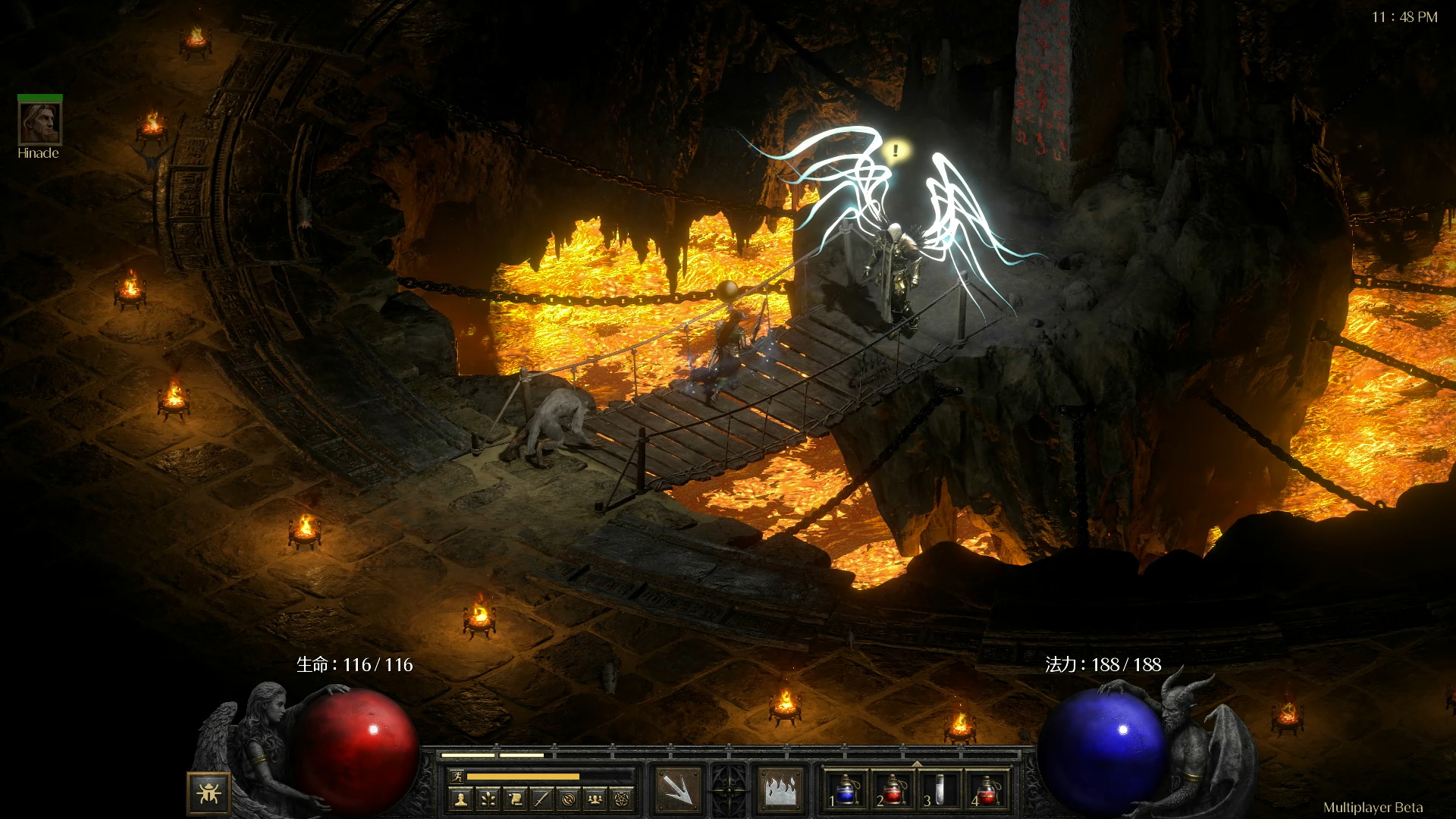The image size is (1456, 819).
Task: Open the quest log scroll icon
Action: [x=515, y=799]
